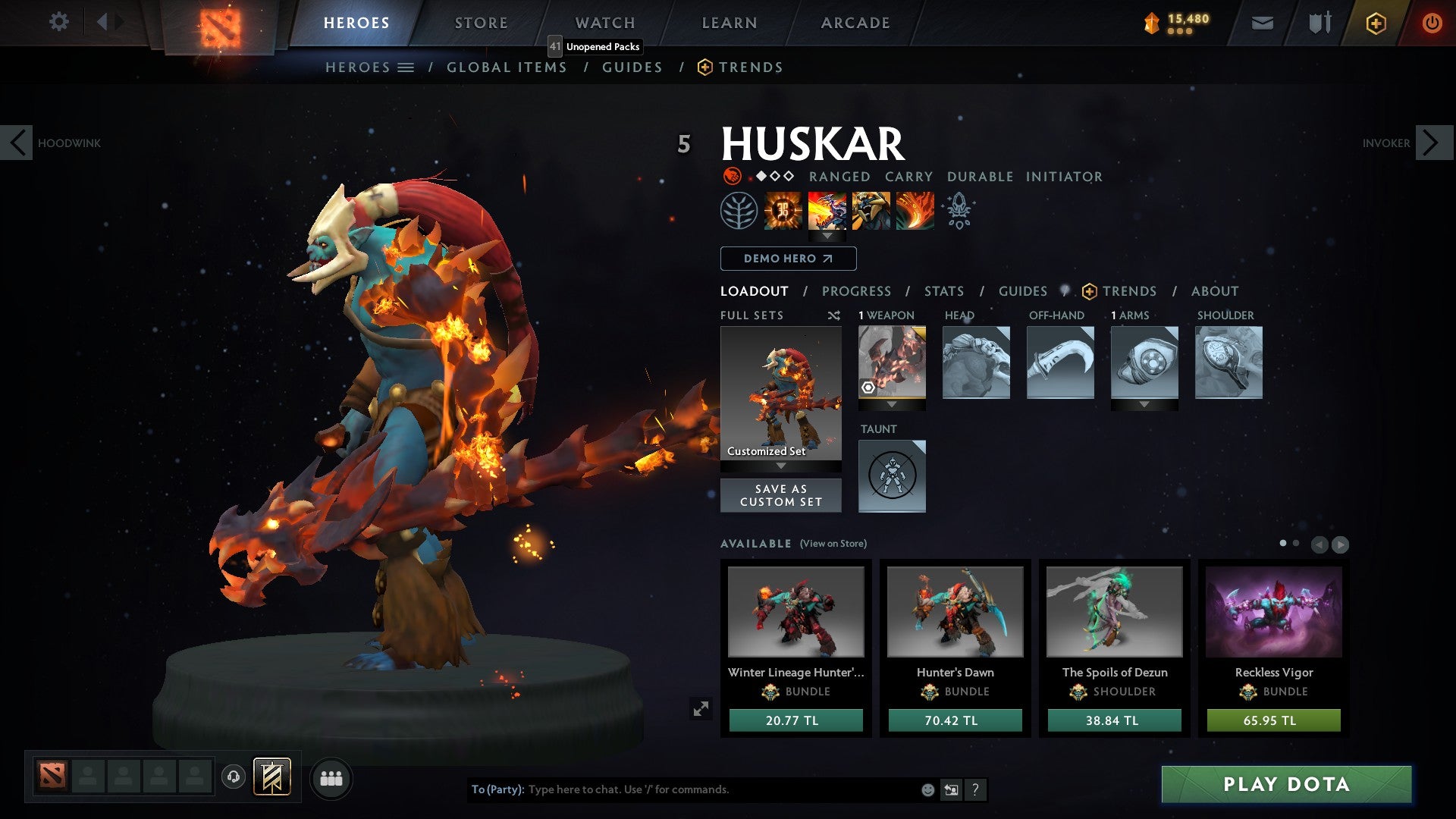Click the Reckless Vigor bundle thumbnail
The image size is (1456, 819).
click(1272, 613)
